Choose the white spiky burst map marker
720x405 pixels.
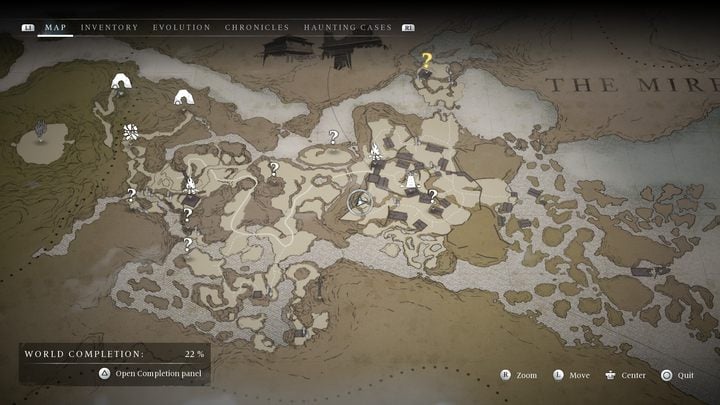(x=129, y=132)
